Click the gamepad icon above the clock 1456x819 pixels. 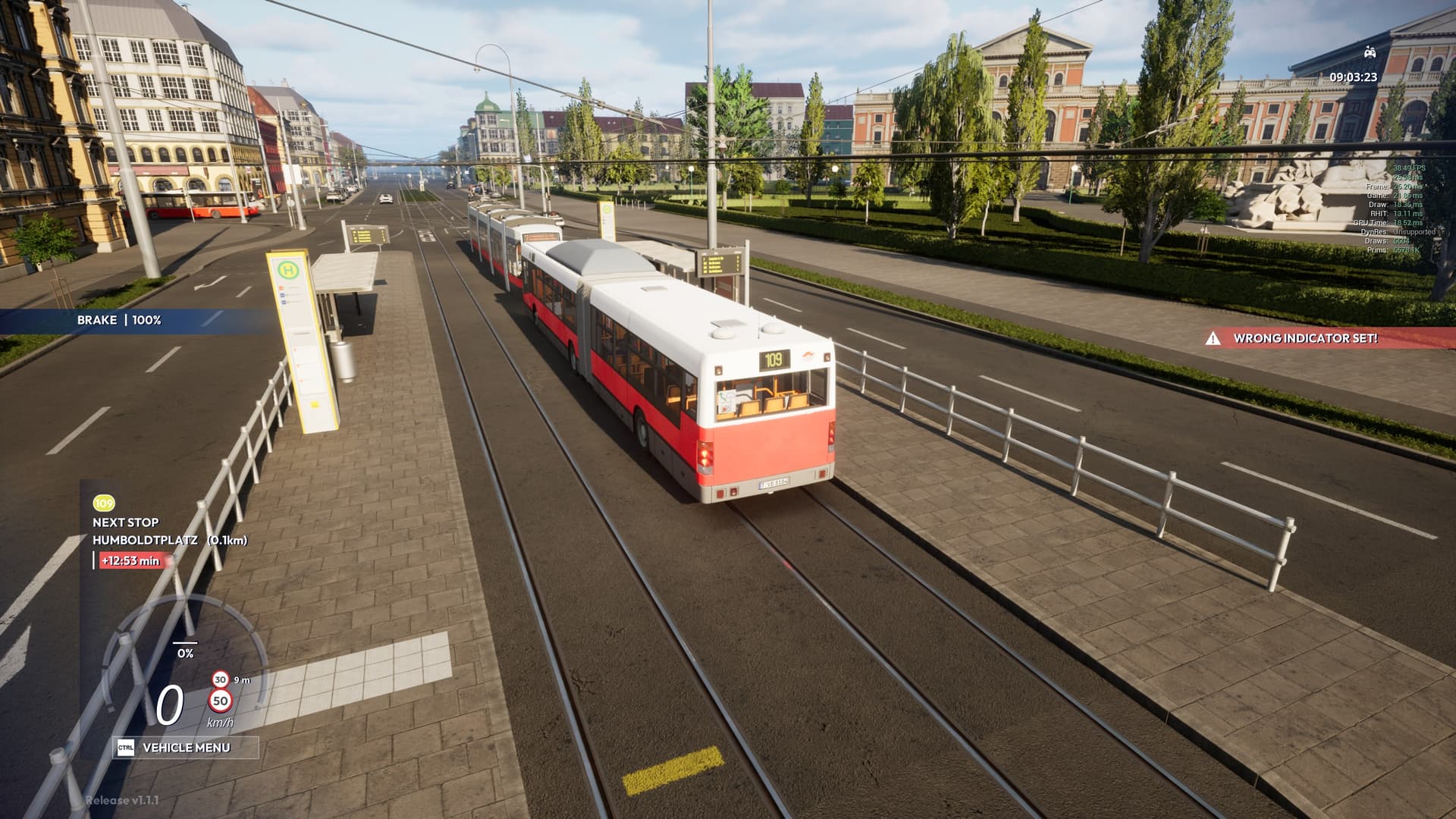tap(1370, 53)
